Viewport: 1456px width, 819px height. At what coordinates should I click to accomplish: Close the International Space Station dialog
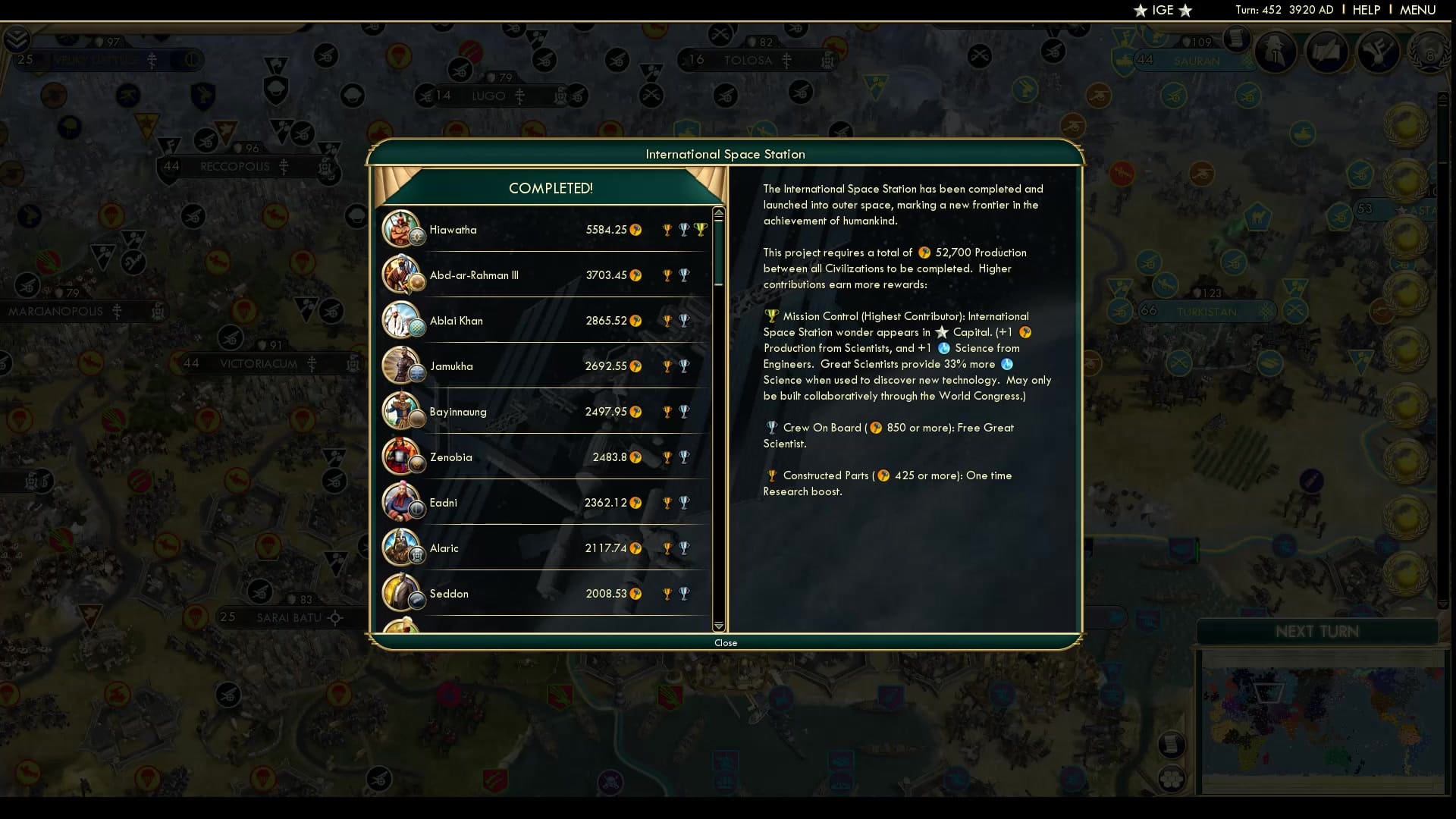[x=726, y=642]
